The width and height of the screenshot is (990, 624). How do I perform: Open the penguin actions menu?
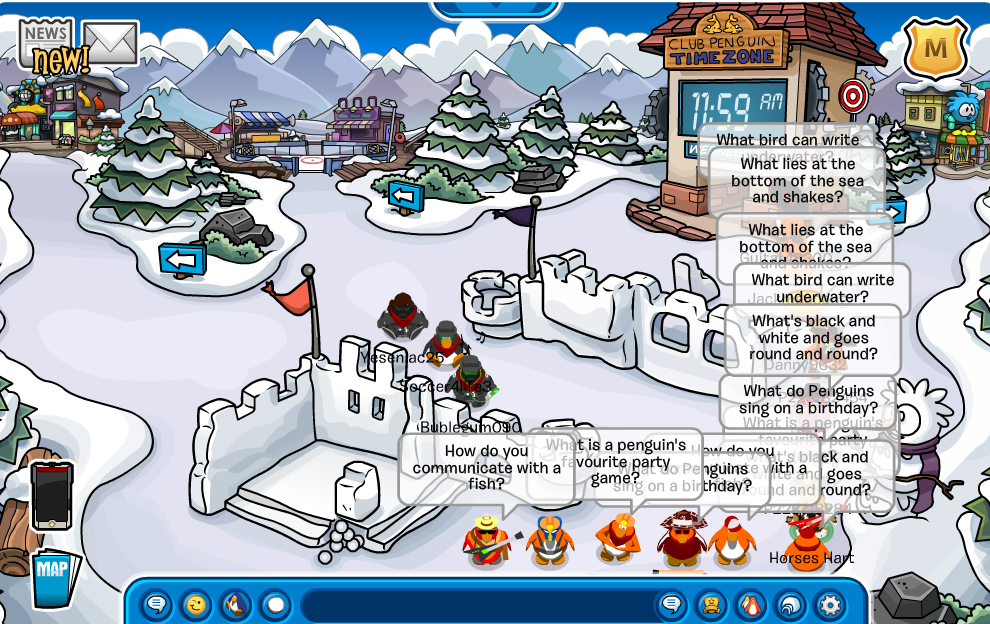(x=235, y=605)
